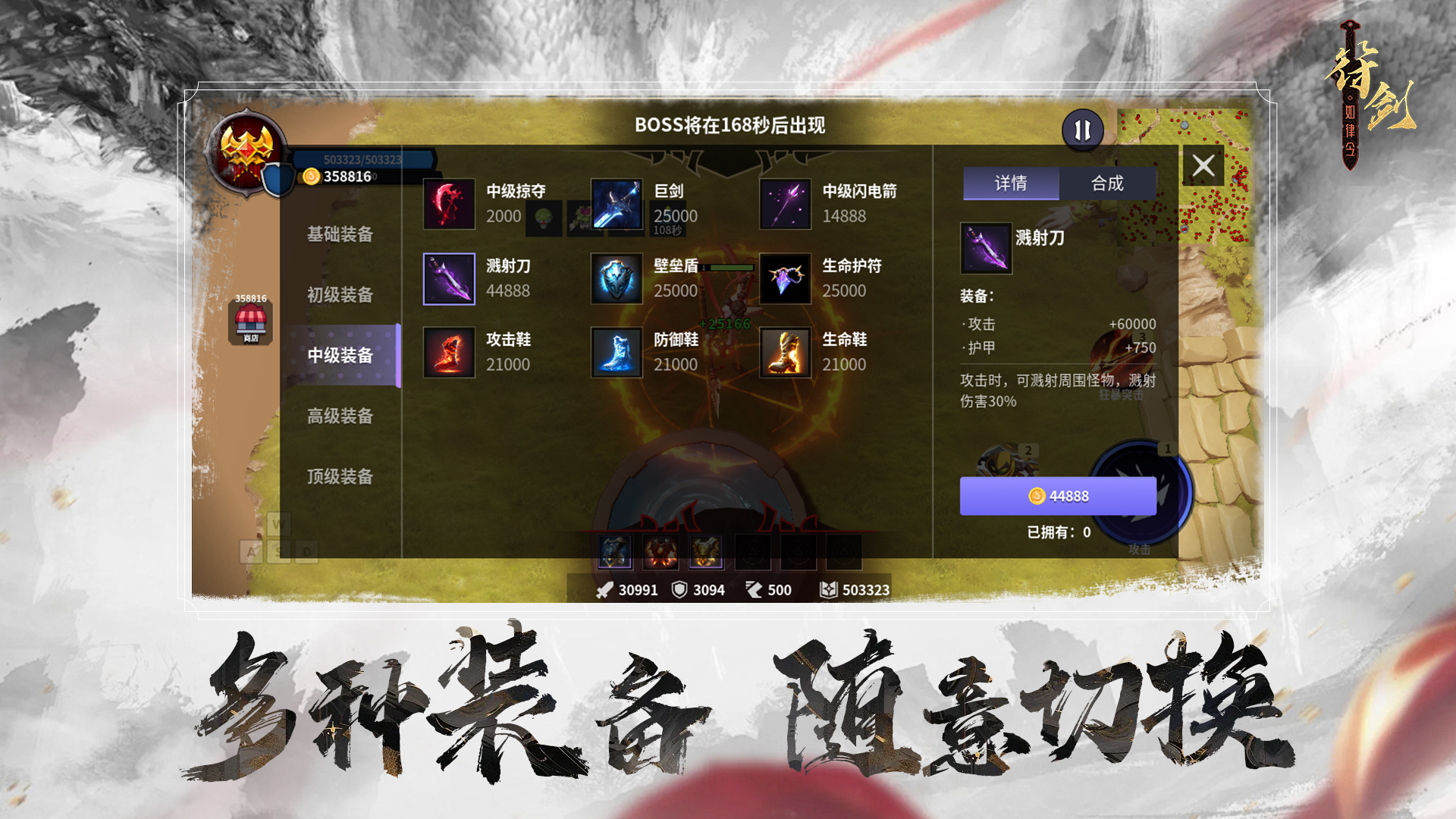Screen dimensions: 1456x819
Task: Select the 溅射刀 dagger icon
Action: coord(448,278)
